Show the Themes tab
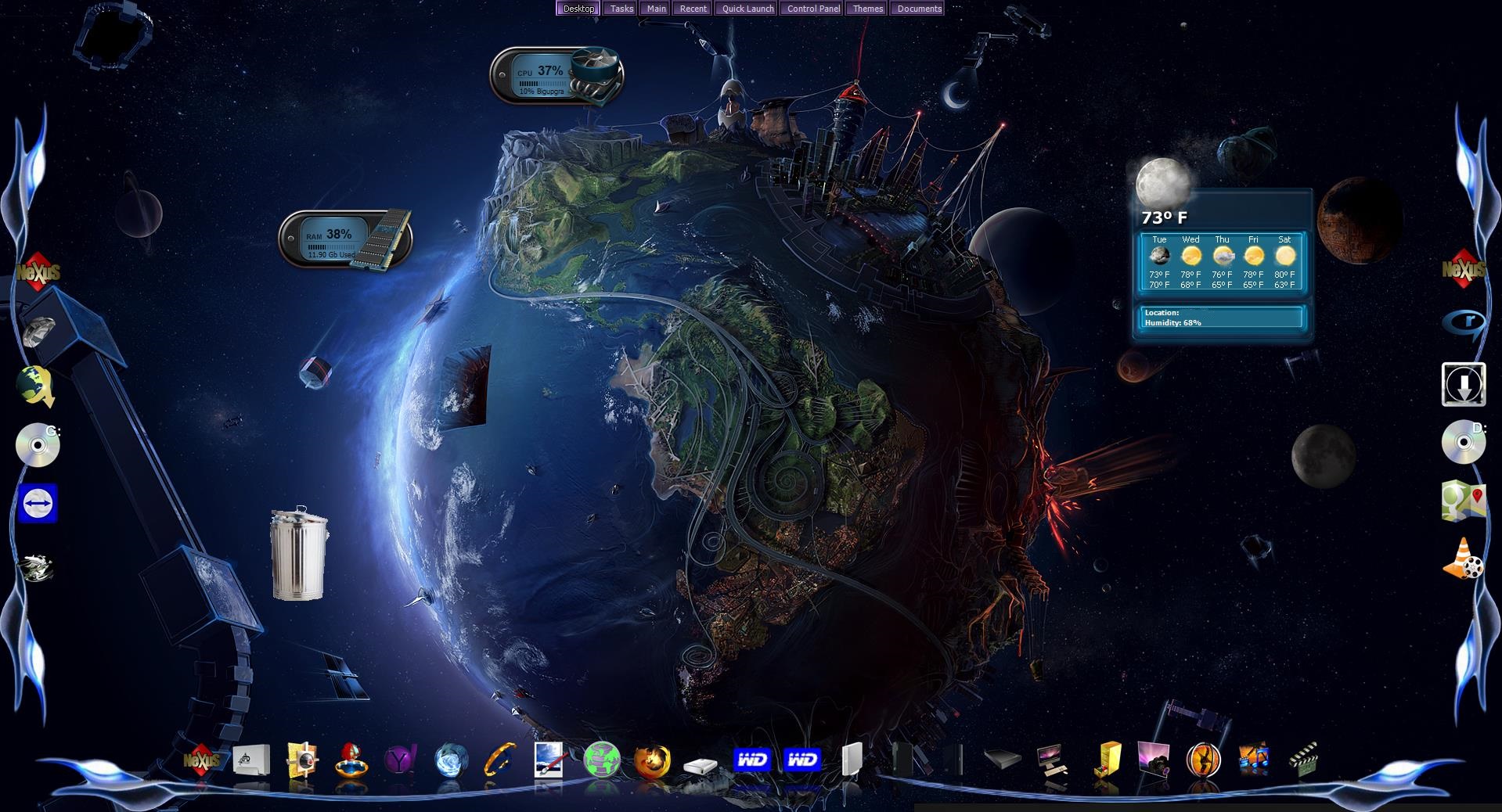1502x812 pixels. [867, 9]
